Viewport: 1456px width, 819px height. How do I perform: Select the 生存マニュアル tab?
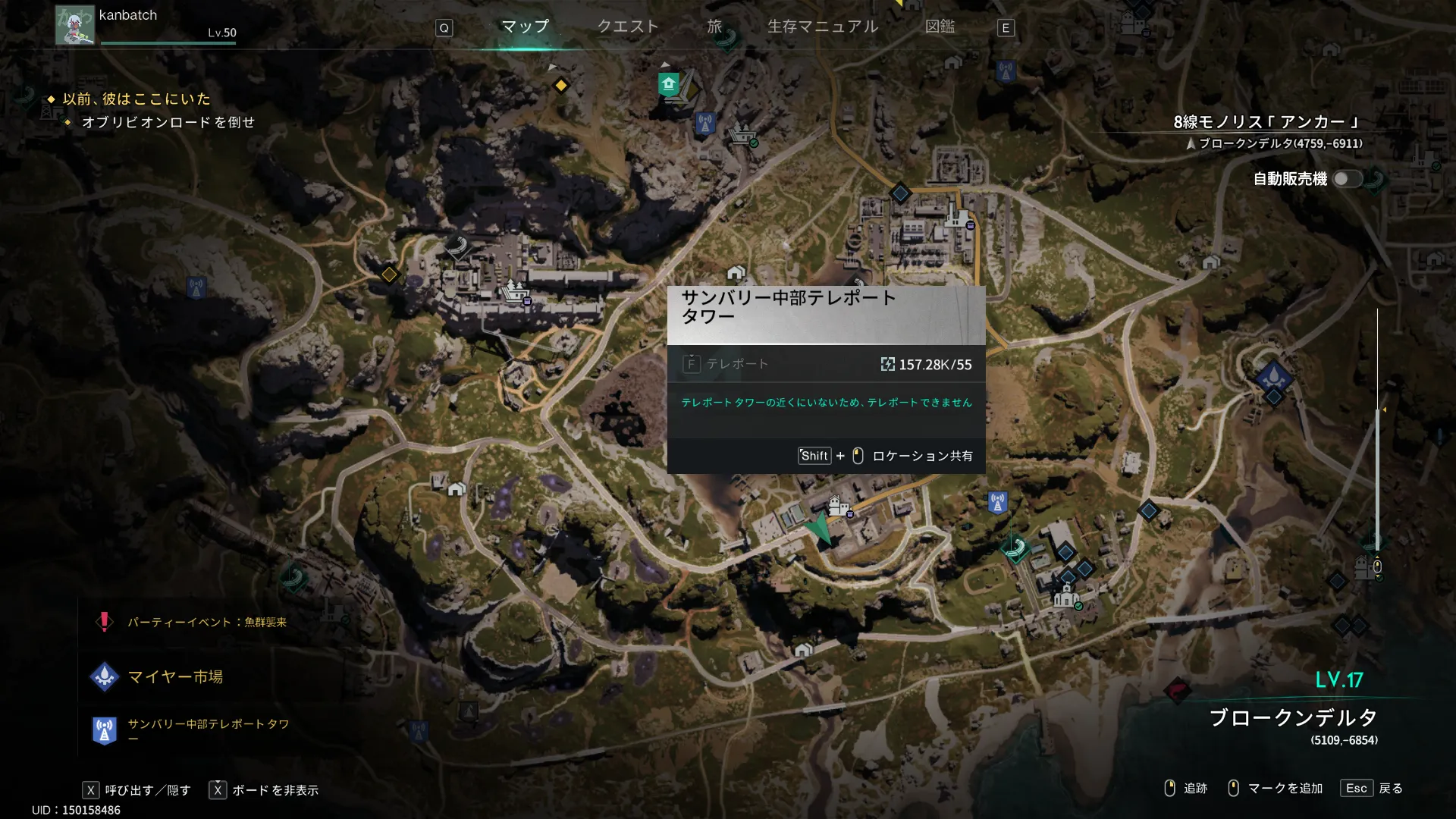coord(823,27)
